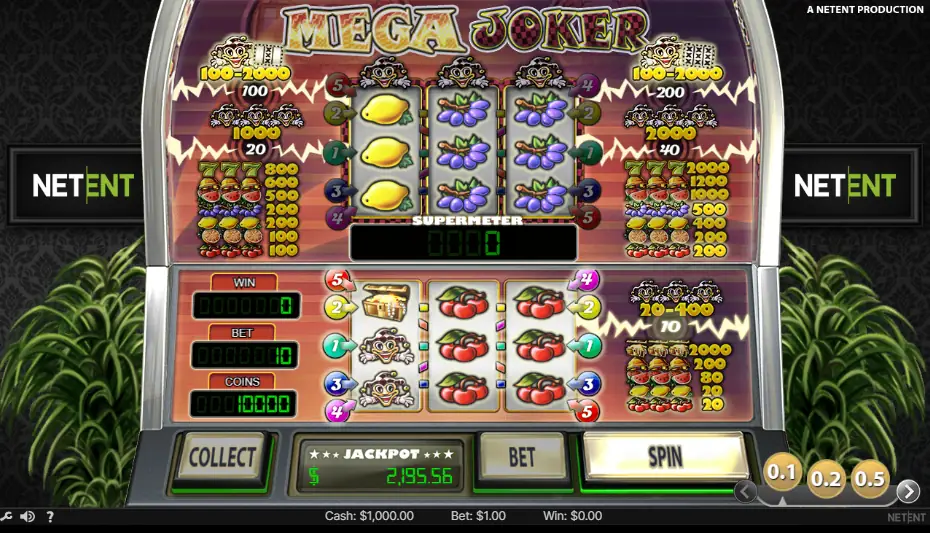Show lower coin values with left arrow
The width and height of the screenshot is (930, 533).
[x=745, y=491]
